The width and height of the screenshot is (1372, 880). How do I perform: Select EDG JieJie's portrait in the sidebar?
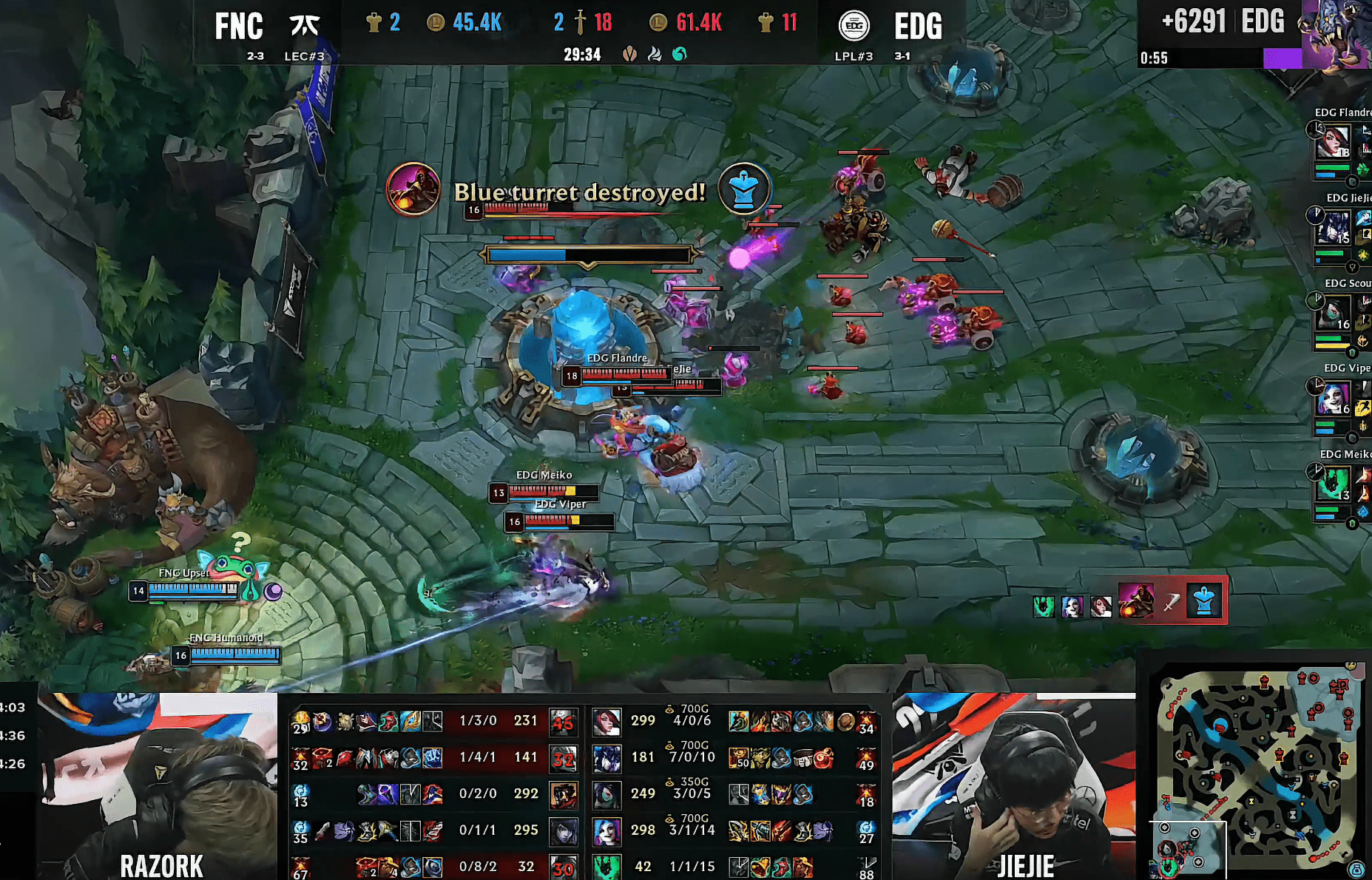[1333, 228]
